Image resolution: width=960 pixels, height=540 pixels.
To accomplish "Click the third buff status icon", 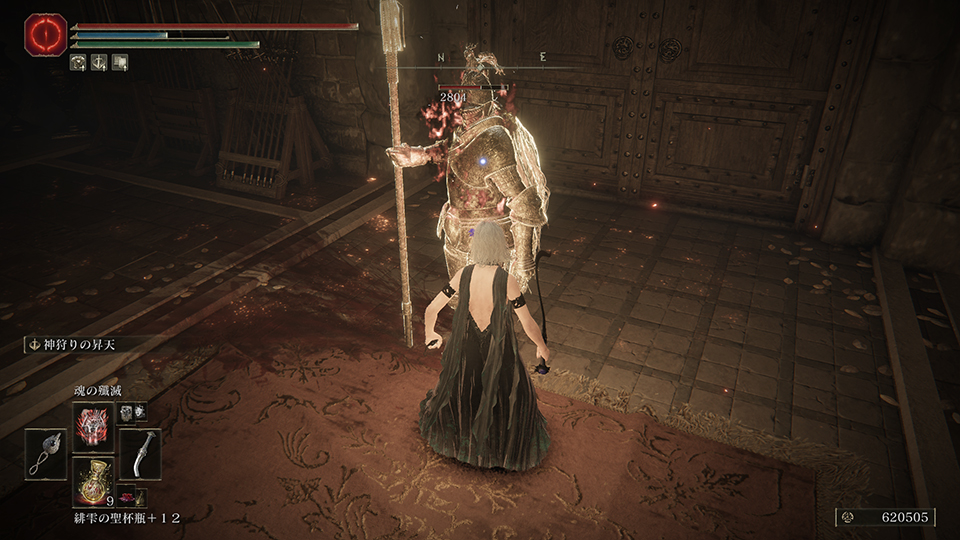I will (120, 62).
